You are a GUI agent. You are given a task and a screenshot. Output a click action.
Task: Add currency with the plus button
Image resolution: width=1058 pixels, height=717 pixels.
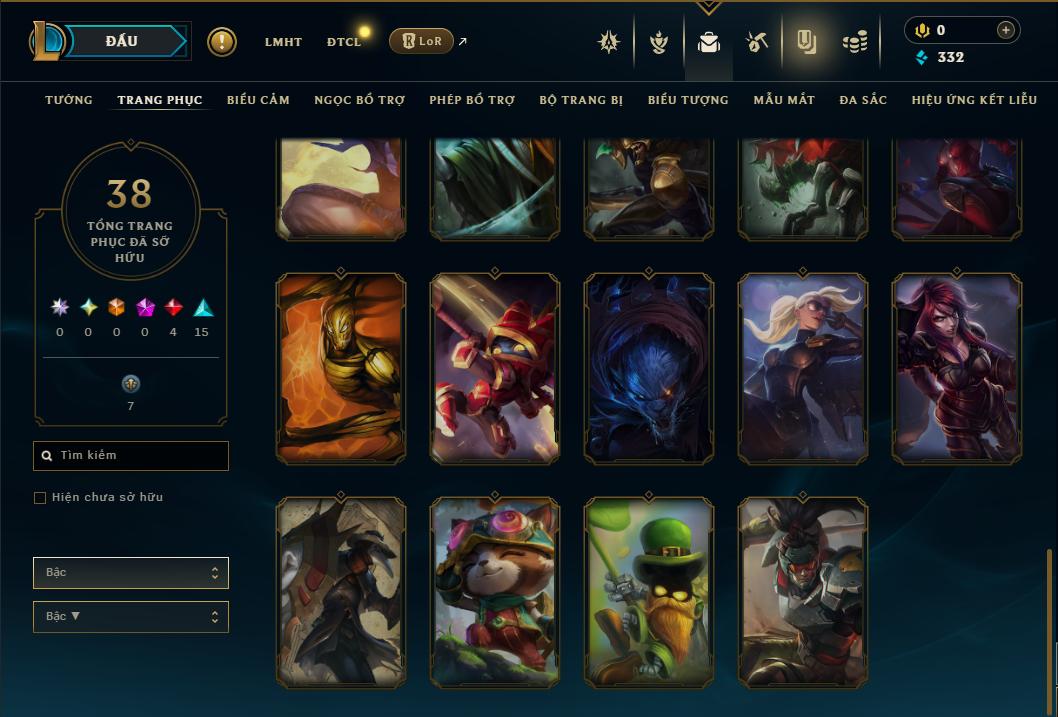(1005, 30)
